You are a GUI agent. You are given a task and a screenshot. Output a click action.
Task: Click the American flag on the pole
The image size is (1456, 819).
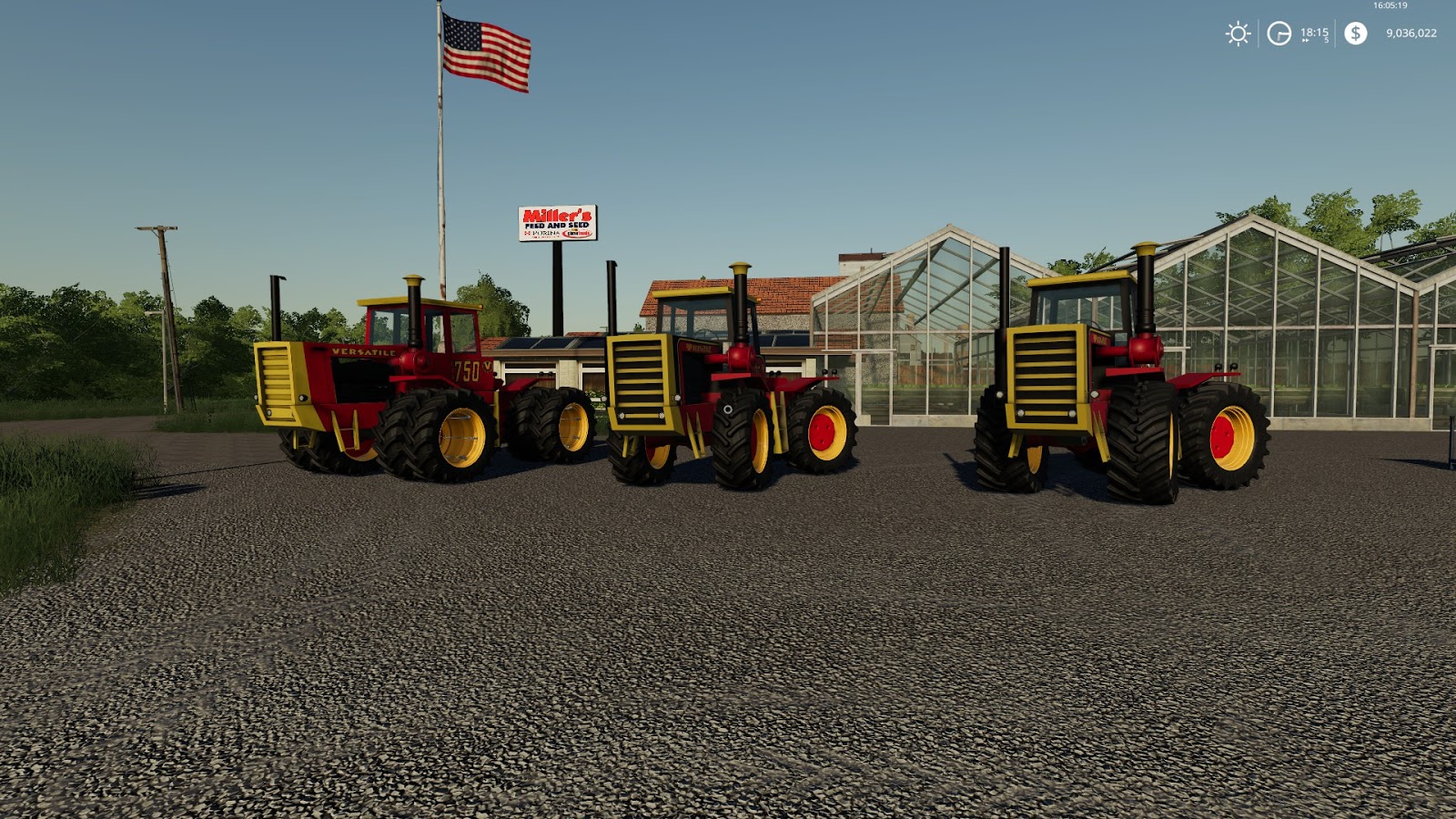tap(485, 50)
